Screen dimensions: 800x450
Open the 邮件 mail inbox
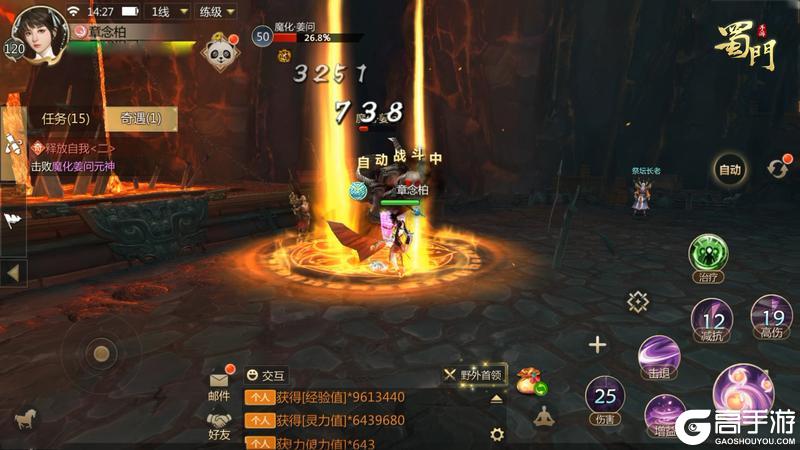(x=219, y=383)
